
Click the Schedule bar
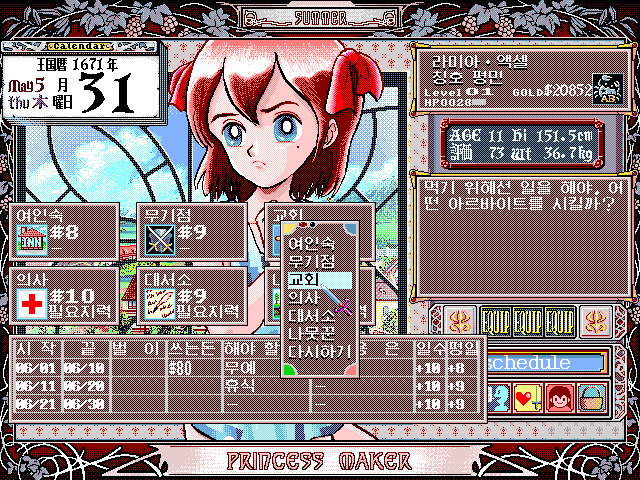pos(545,363)
